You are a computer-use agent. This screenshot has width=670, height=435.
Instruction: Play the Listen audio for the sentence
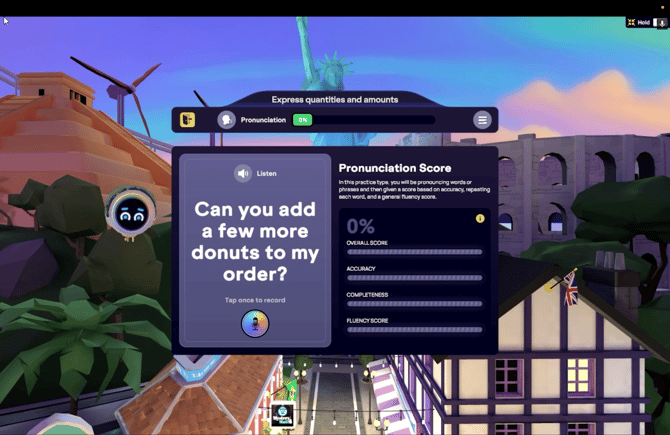pos(243,173)
